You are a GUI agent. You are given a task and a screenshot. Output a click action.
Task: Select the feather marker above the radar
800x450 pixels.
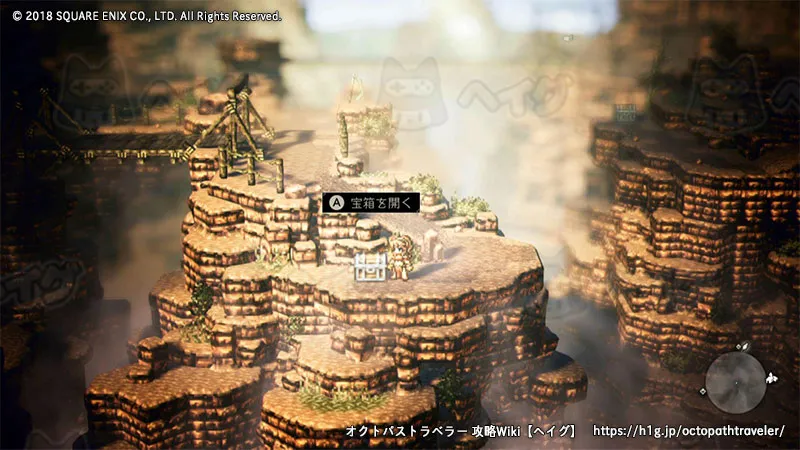[x=745, y=346]
